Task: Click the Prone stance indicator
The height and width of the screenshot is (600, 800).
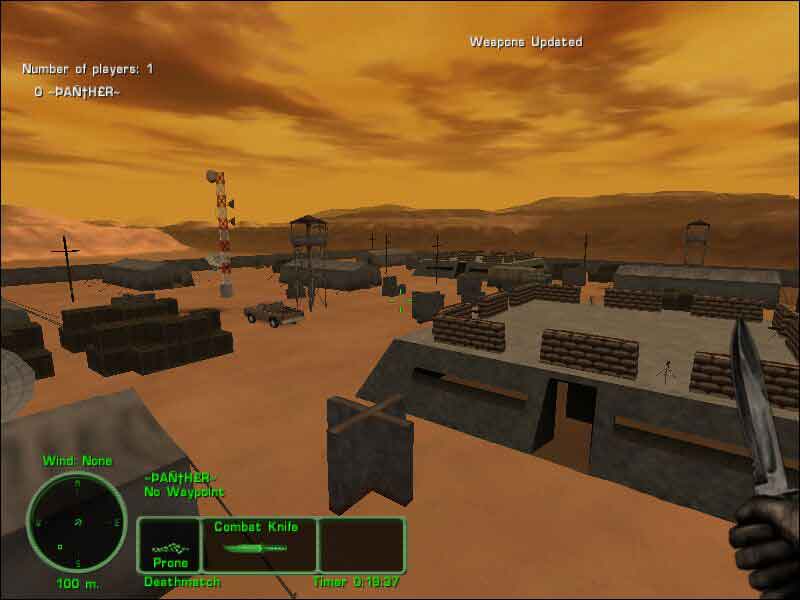Action: tap(169, 546)
